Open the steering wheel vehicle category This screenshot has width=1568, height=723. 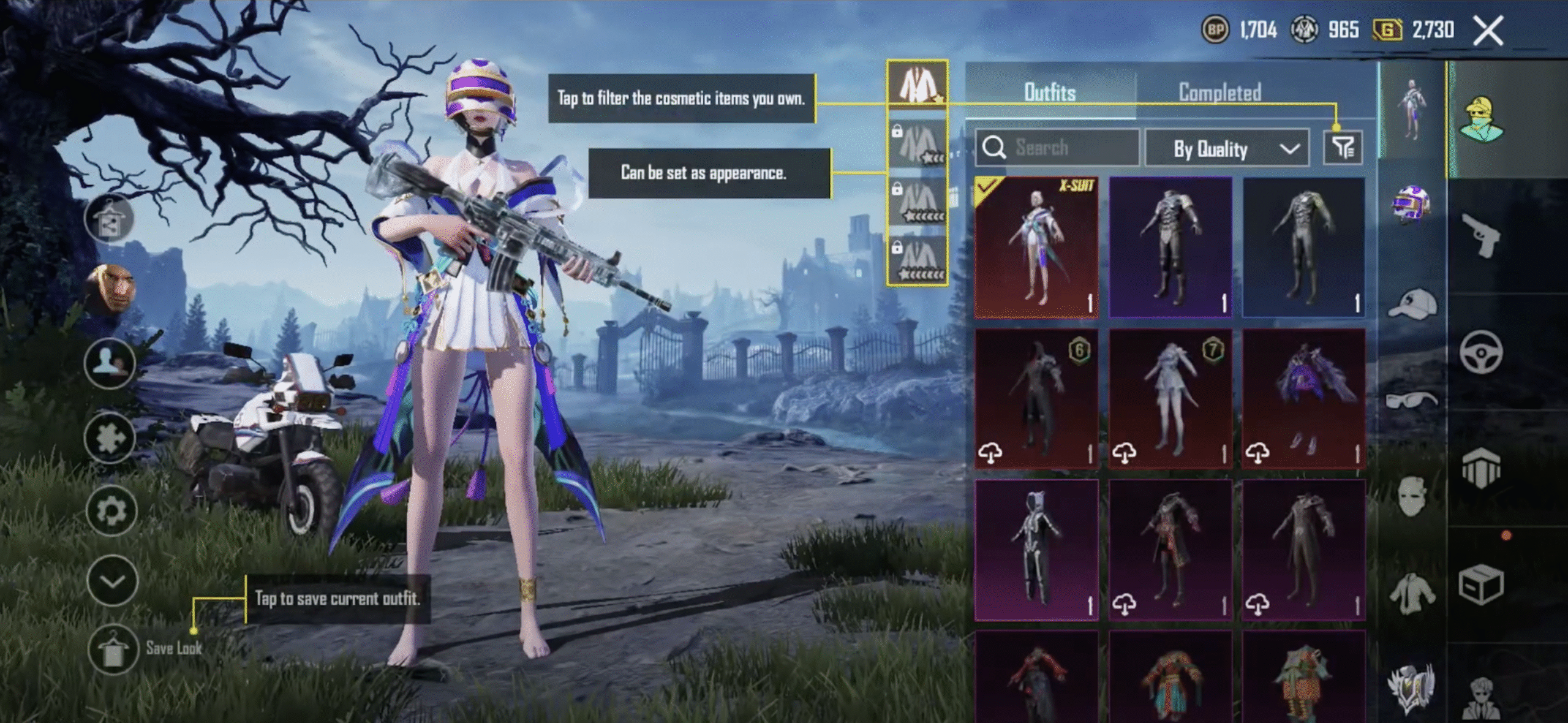click(1481, 352)
